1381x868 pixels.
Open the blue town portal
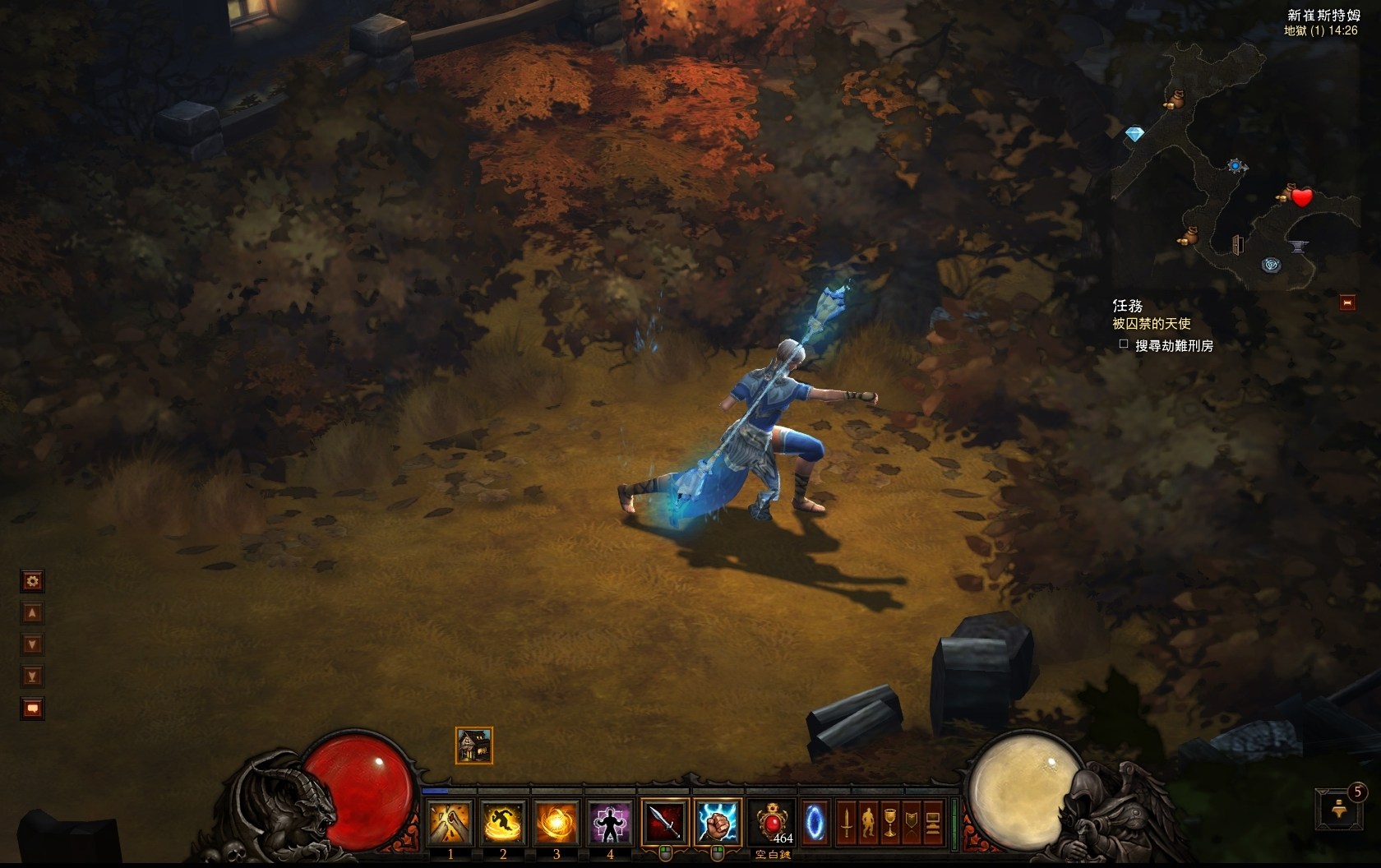tap(815, 822)
